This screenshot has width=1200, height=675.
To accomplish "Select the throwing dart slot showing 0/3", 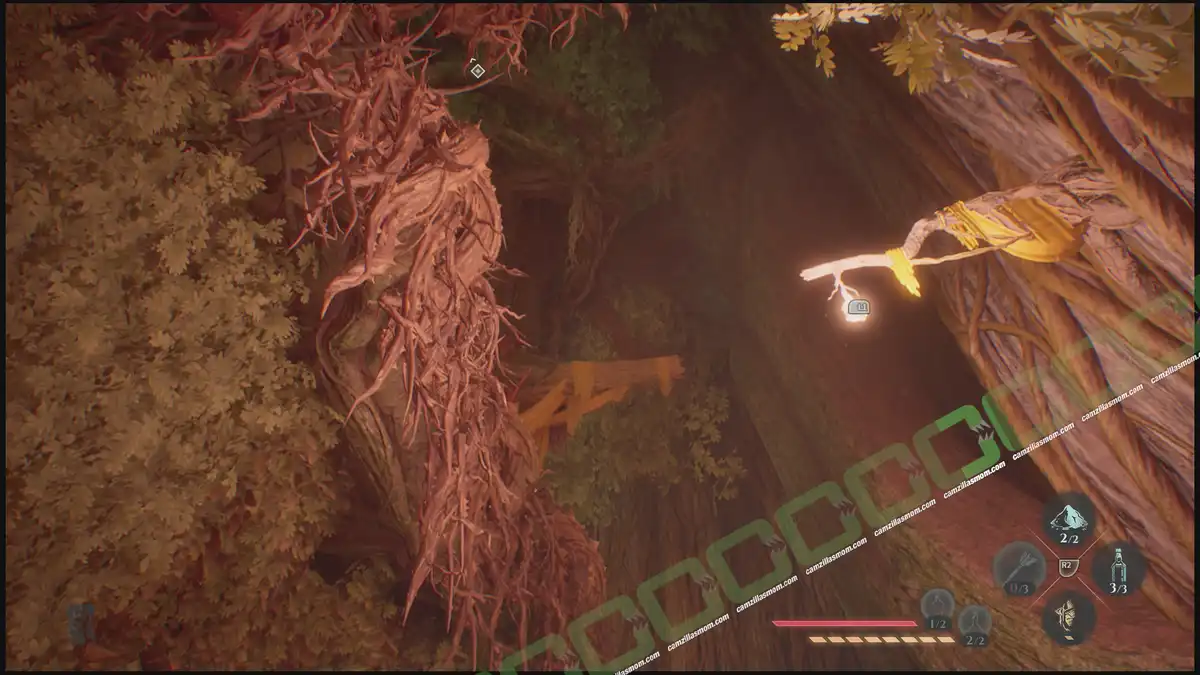I will pyautogui.click(x=1019, y=568).
